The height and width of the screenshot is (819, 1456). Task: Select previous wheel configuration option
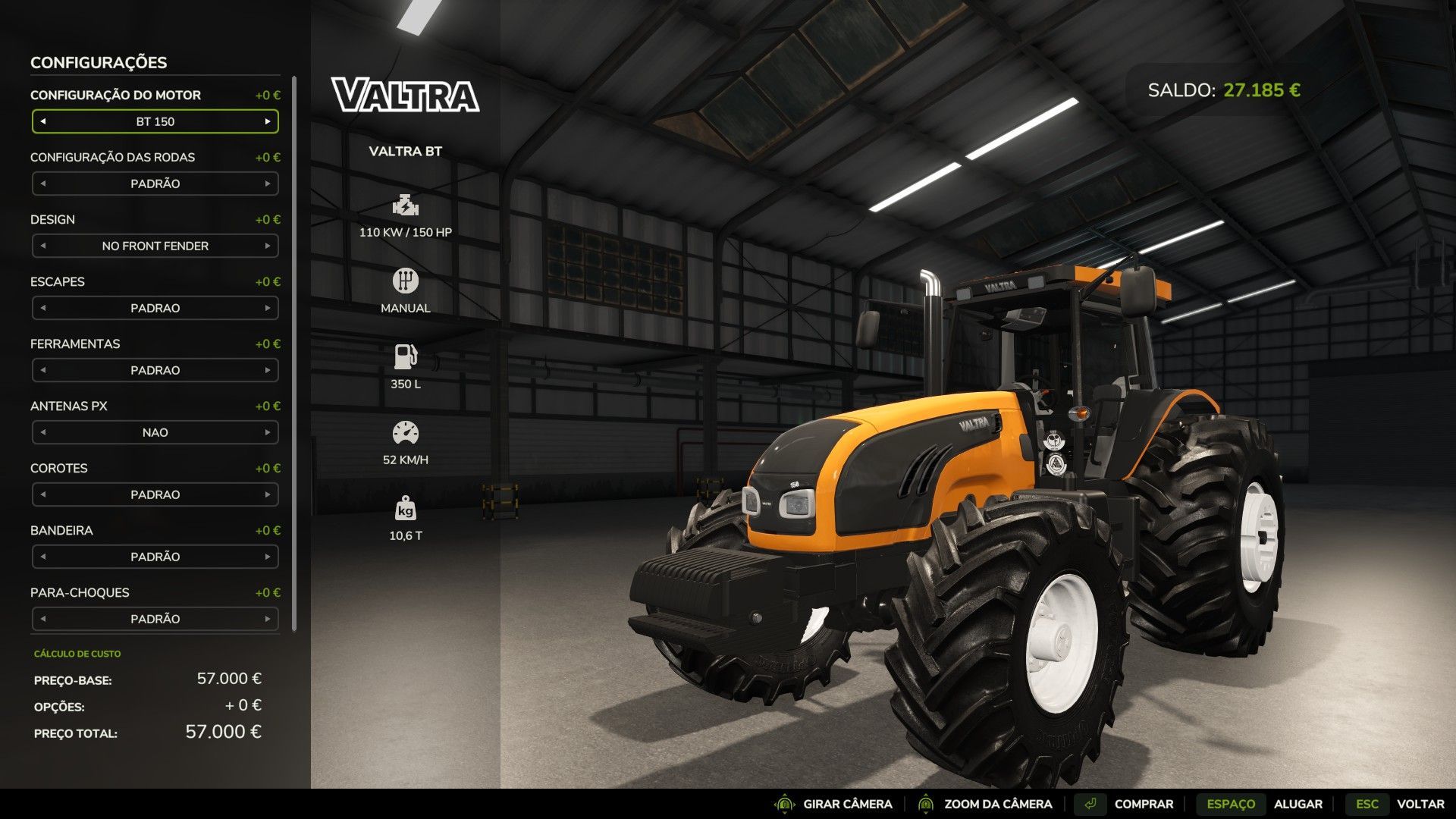[43, 183]
